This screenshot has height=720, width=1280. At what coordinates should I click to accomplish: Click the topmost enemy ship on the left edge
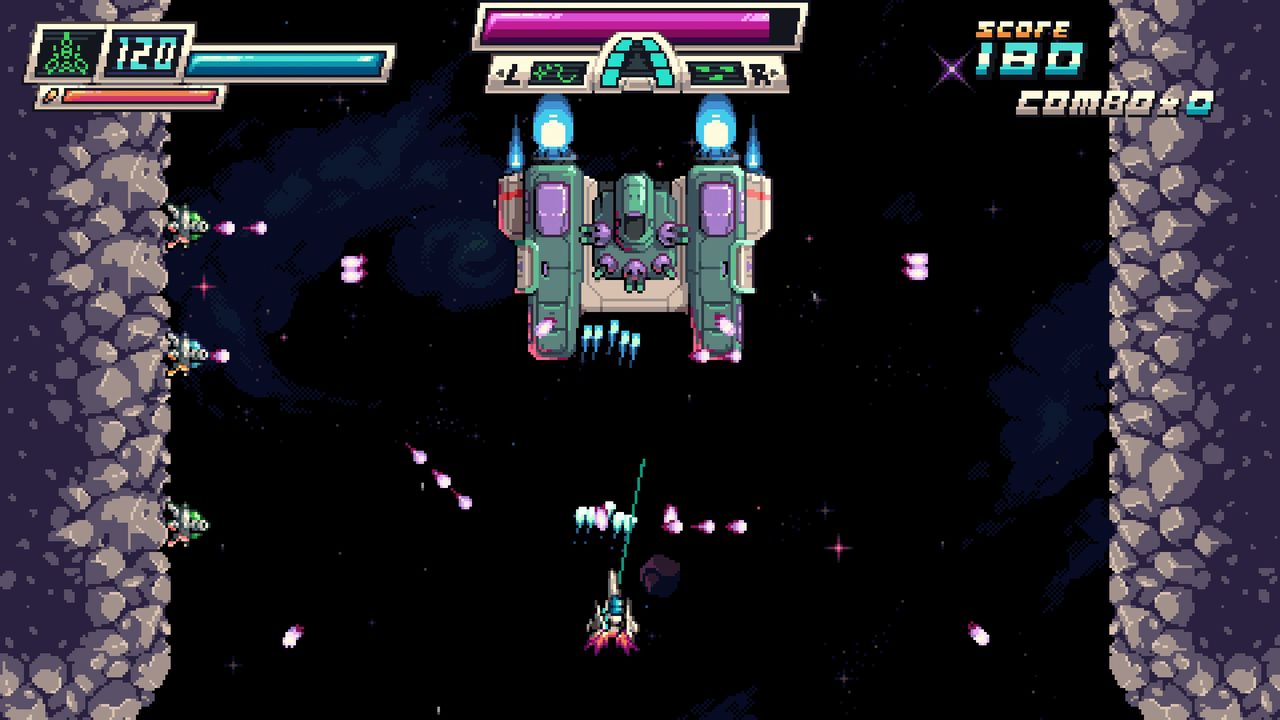(185, 225)
